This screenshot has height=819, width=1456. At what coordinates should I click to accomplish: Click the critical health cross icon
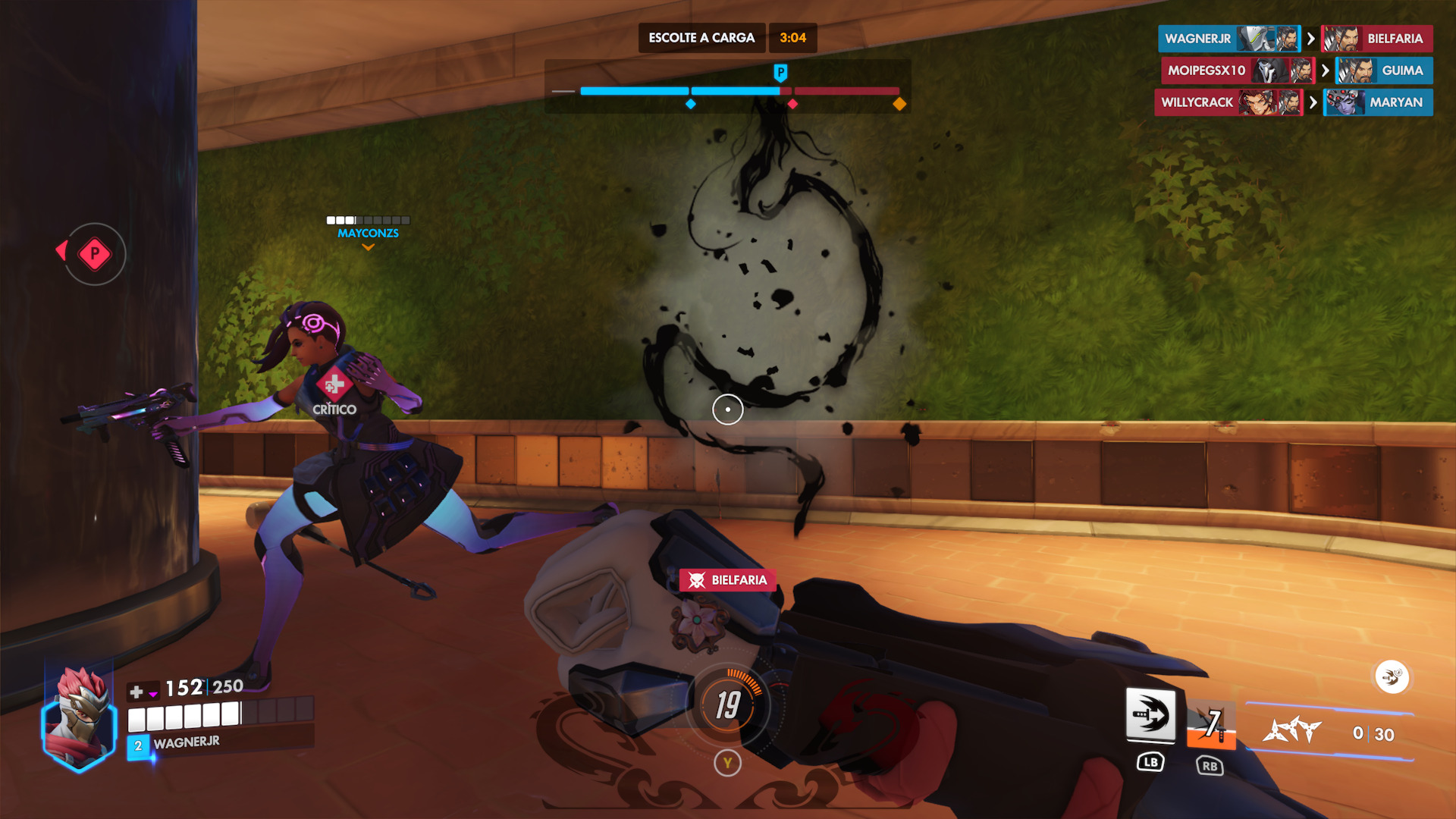[x=334, y=385]
